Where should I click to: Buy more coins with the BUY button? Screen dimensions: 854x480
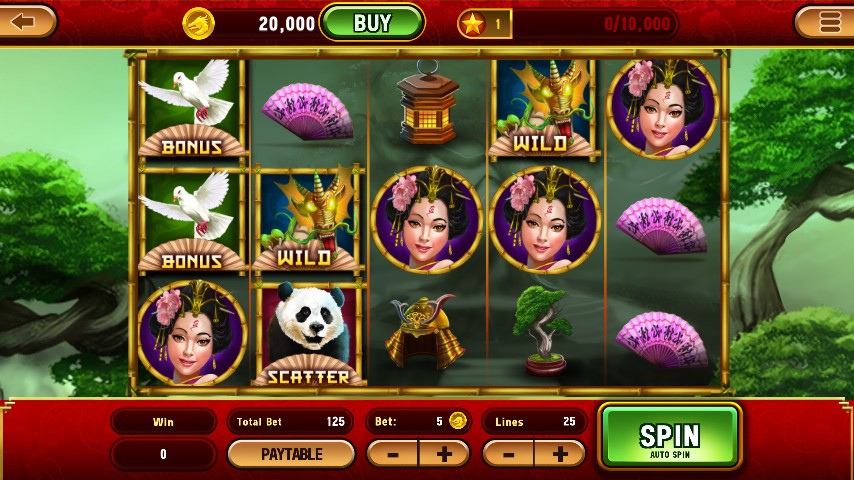coord(372,23)
